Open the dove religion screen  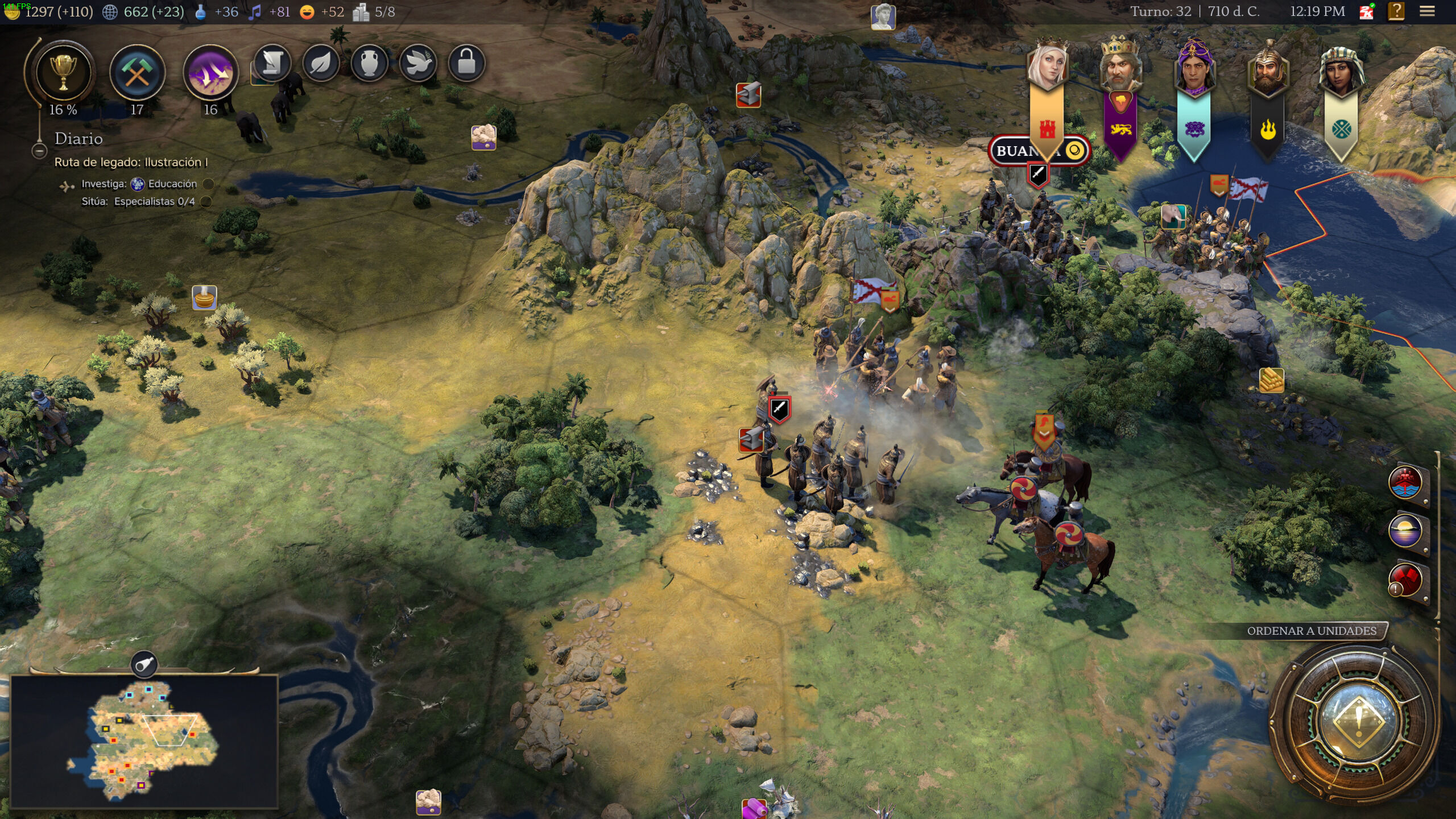point(418,63)
